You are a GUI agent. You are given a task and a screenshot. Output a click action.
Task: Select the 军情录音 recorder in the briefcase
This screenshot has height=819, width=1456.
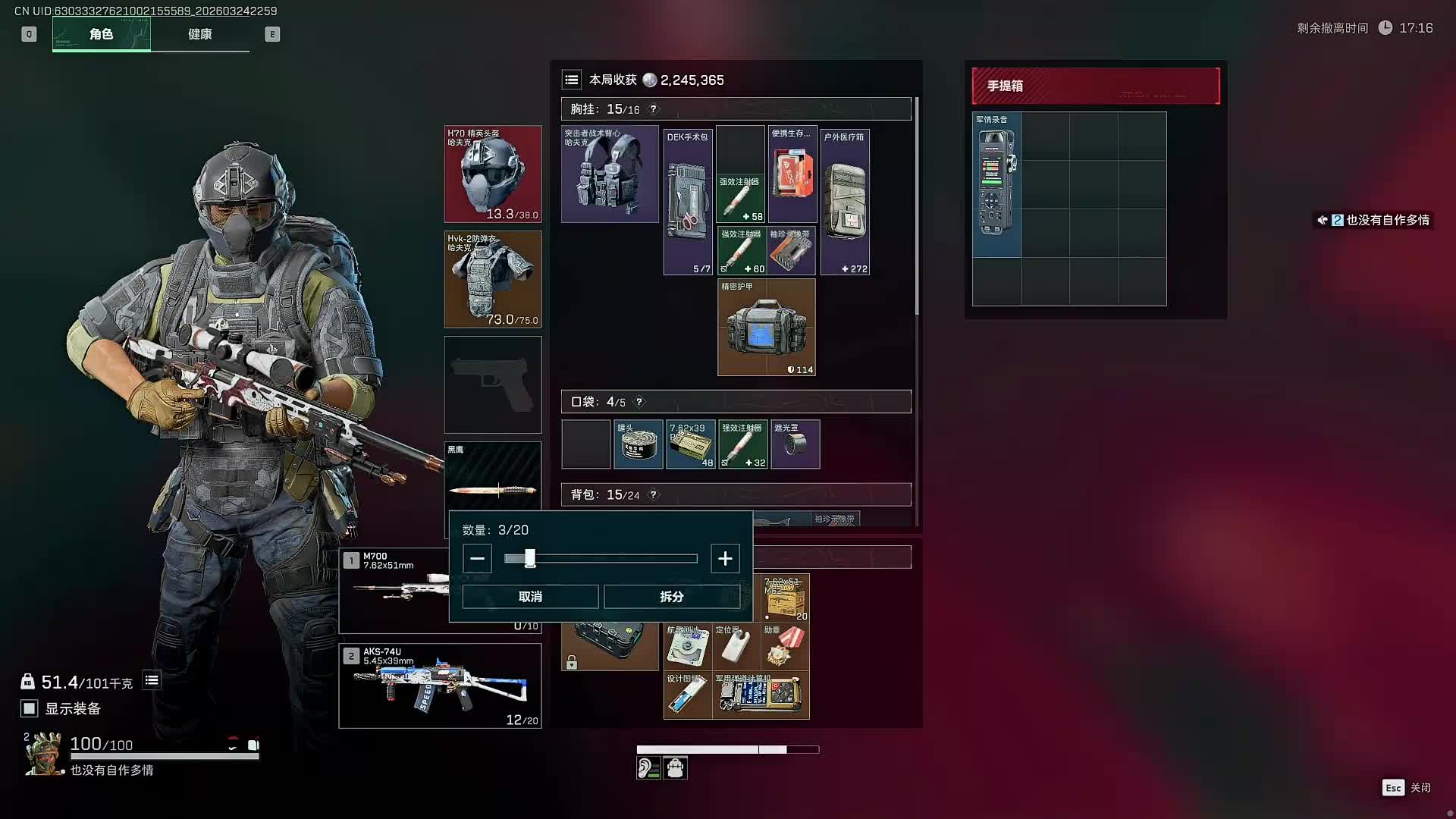(x=996, y=184)
